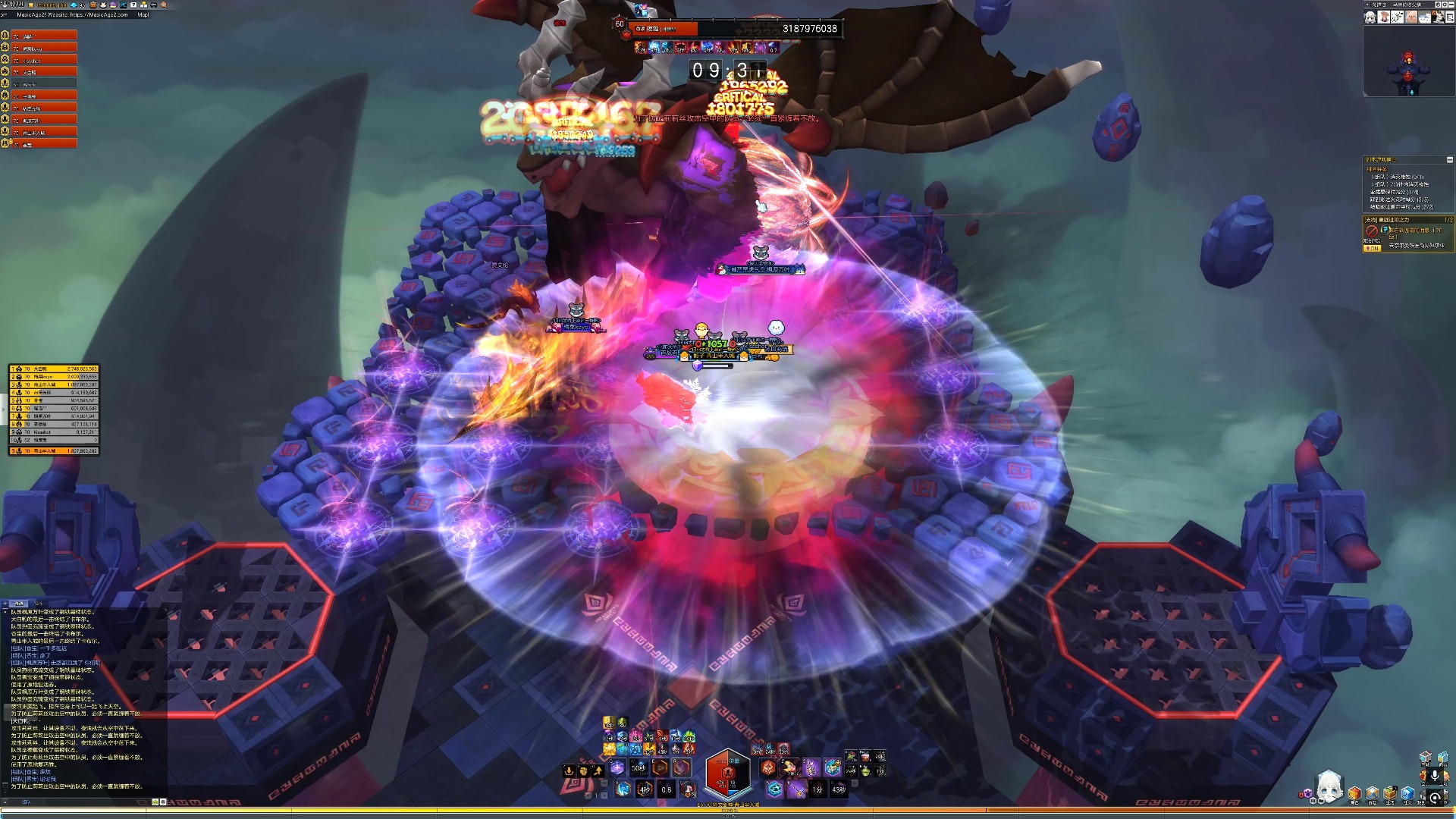This screenshot has width=1456, height=819.
Task: Click the white-haired character portrait
Action: point(1329,787)
